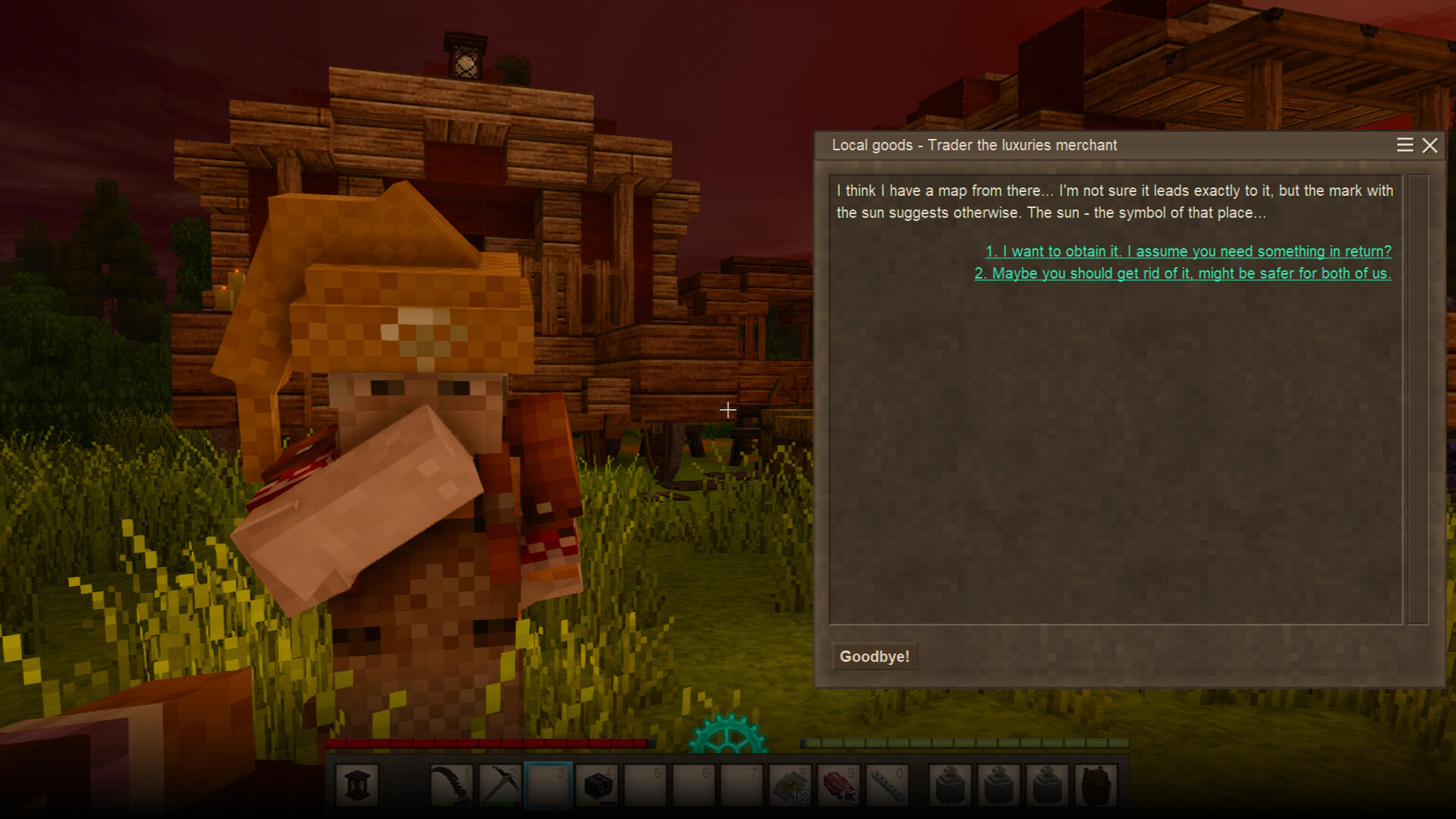This screenshot has width=1456, height=819.
Task: Select the dark block in hotbar slot 4
Action: point(597,785)
